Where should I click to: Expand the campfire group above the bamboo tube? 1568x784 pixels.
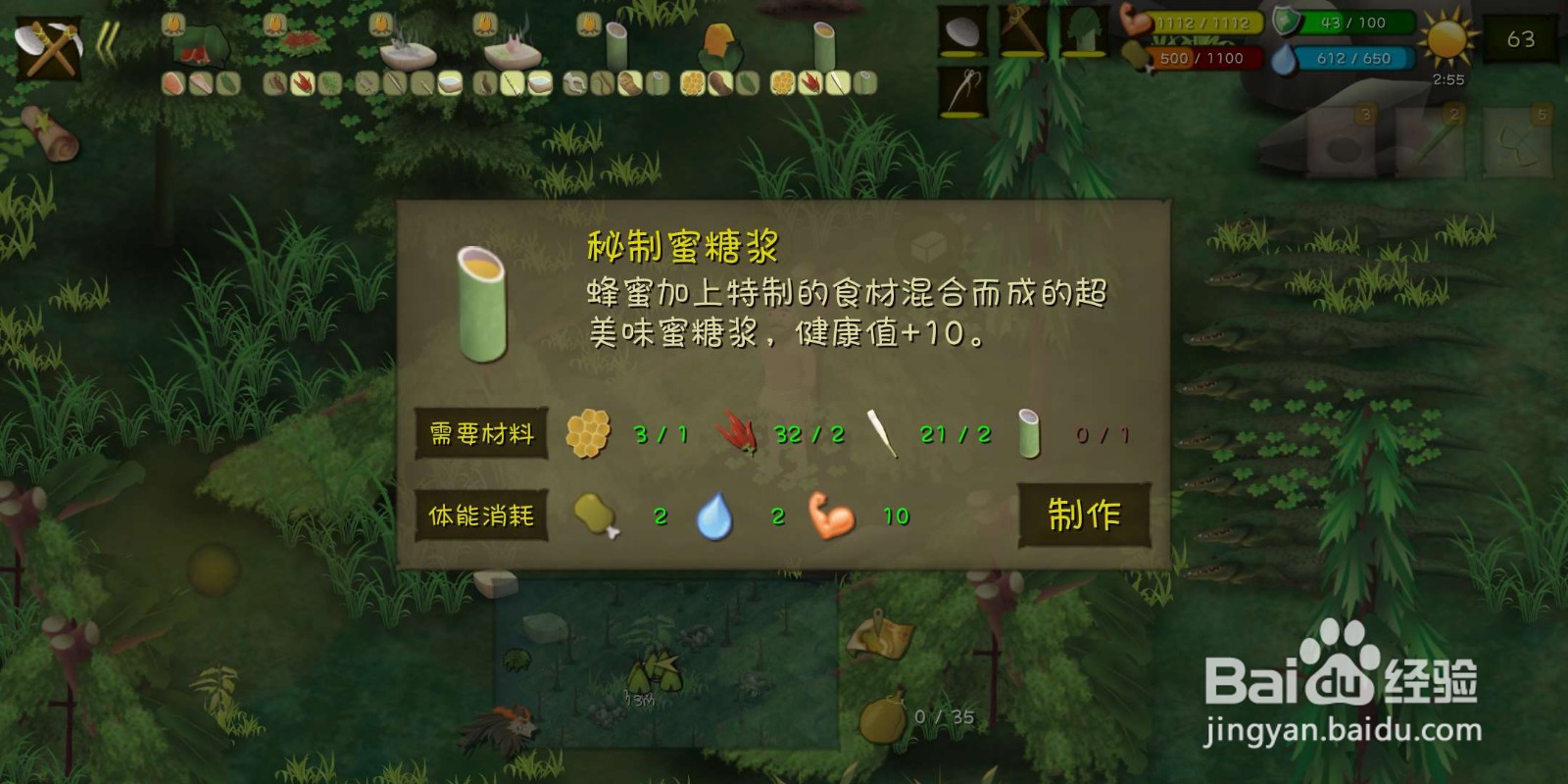586,26
